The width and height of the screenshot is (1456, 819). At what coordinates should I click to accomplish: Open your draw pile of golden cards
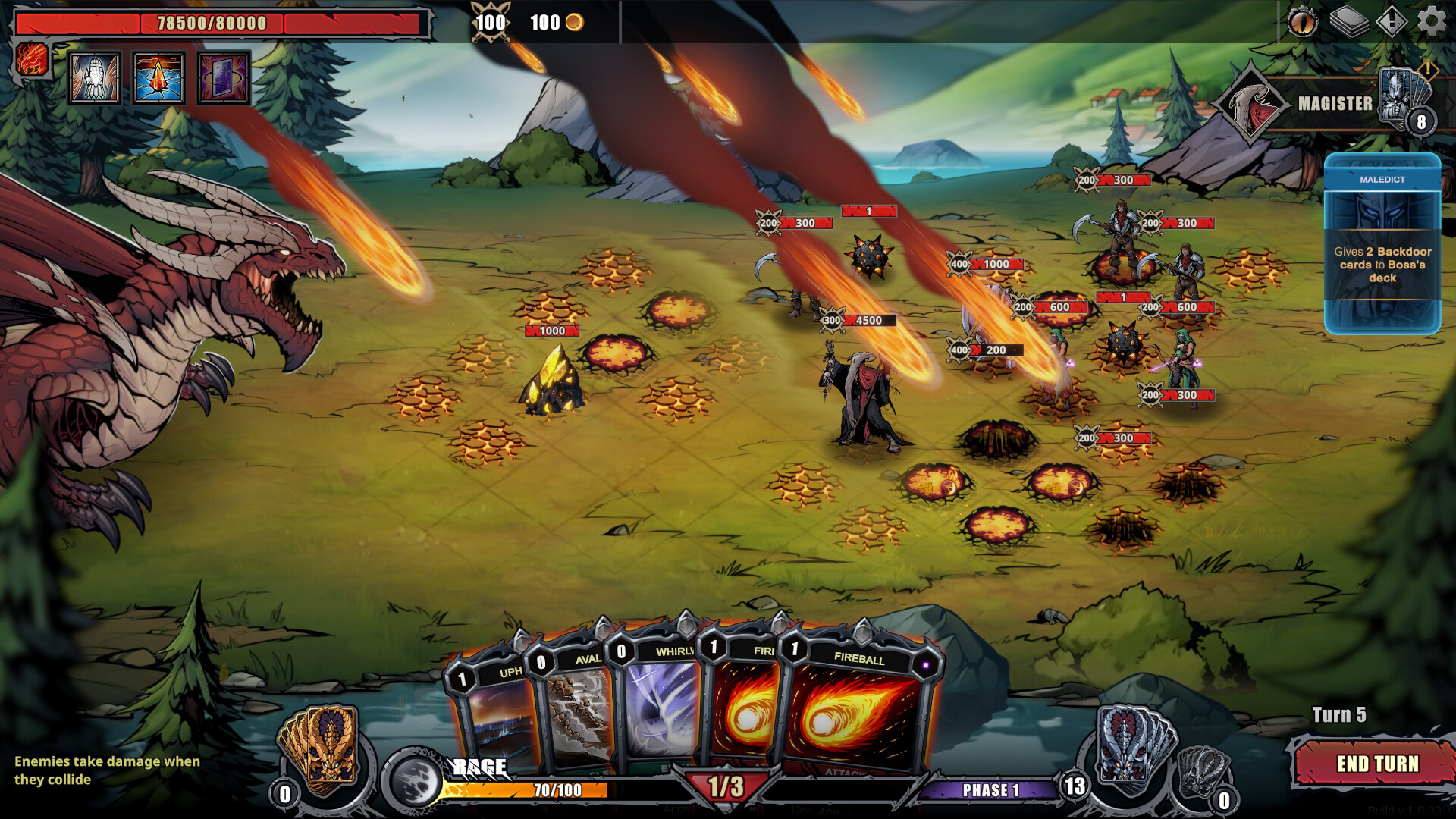pyautogui.click(x=322, y=747)
